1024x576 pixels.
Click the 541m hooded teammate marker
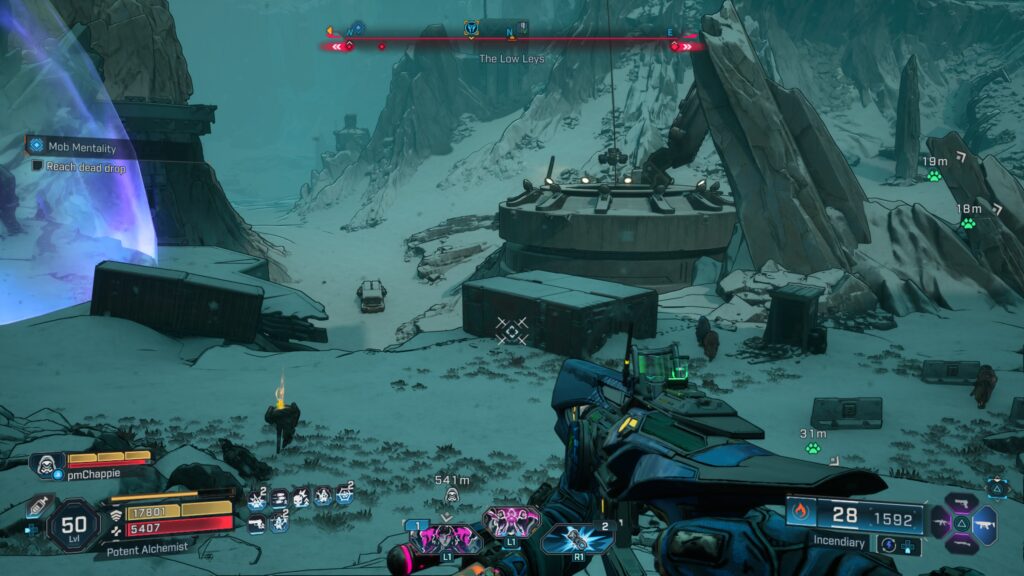[451, 495]
